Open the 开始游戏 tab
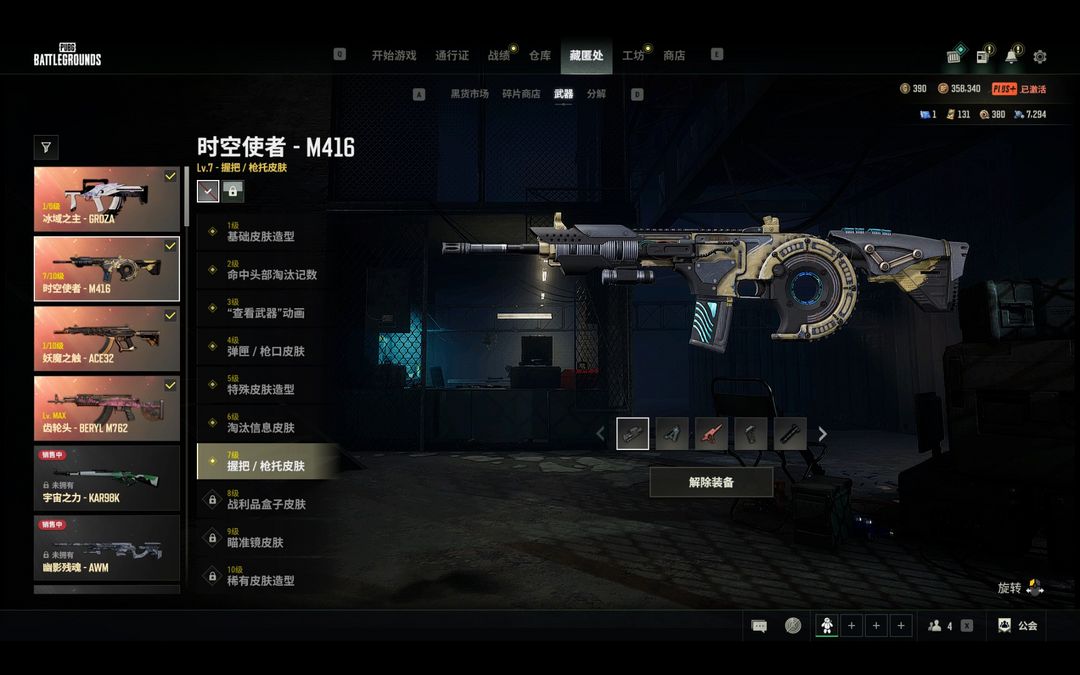This screenshot has height=675, width=1080. [x=393, y=56]
